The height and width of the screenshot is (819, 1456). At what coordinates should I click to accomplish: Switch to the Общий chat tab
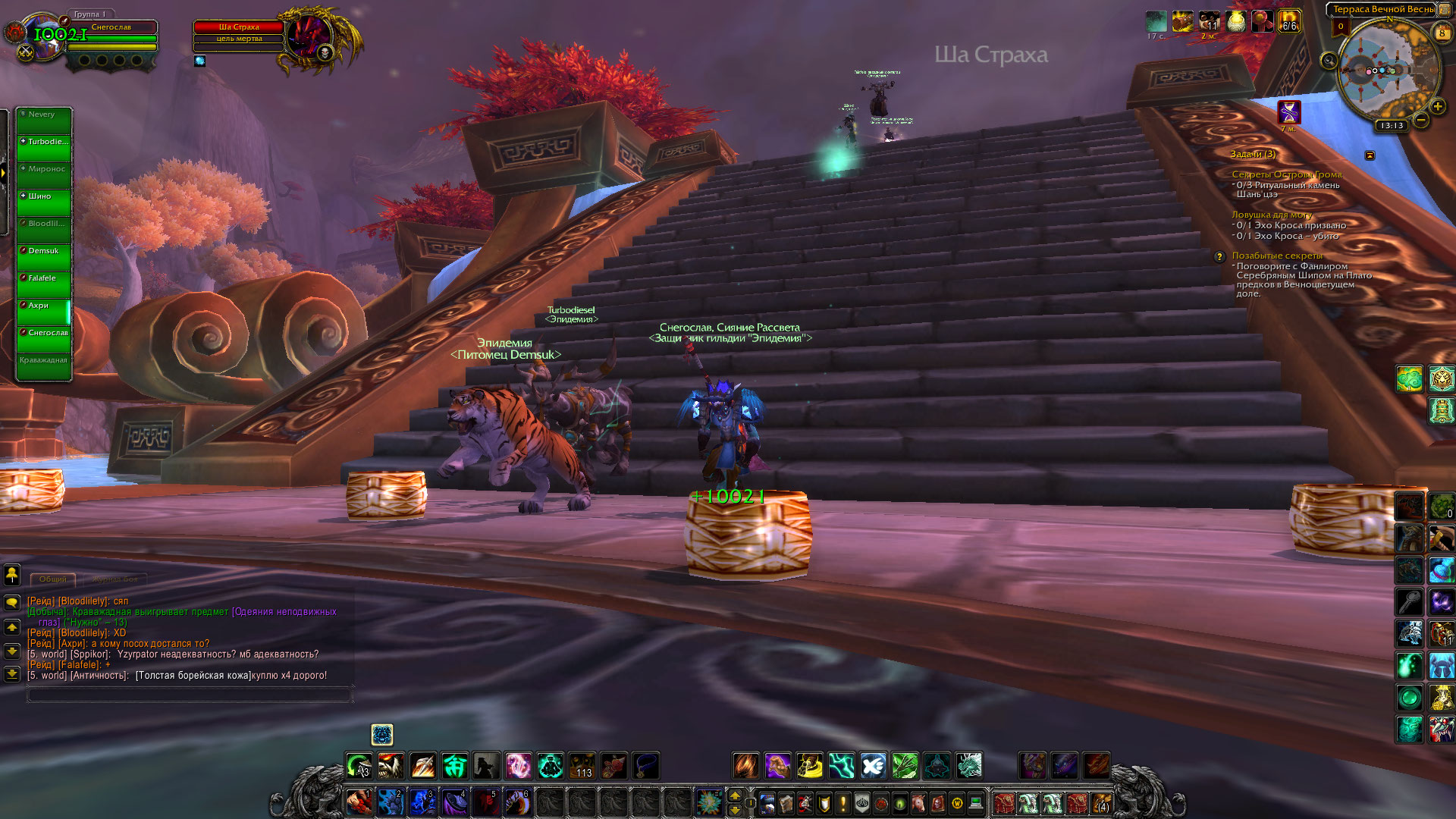tap(53, 579)
